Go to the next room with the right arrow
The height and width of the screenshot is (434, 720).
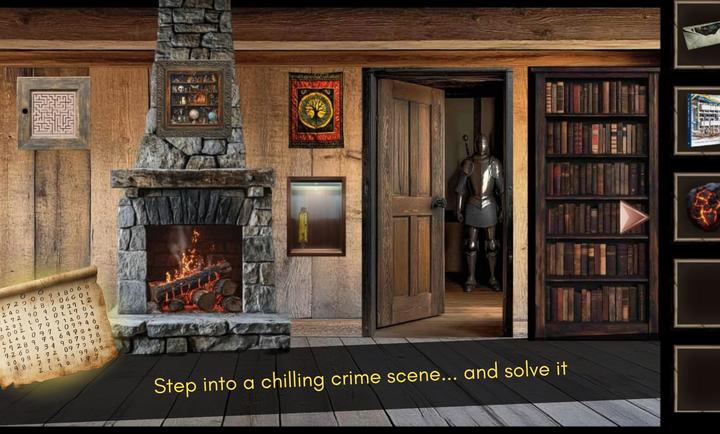pyautogui.click(x=632, y=217)
